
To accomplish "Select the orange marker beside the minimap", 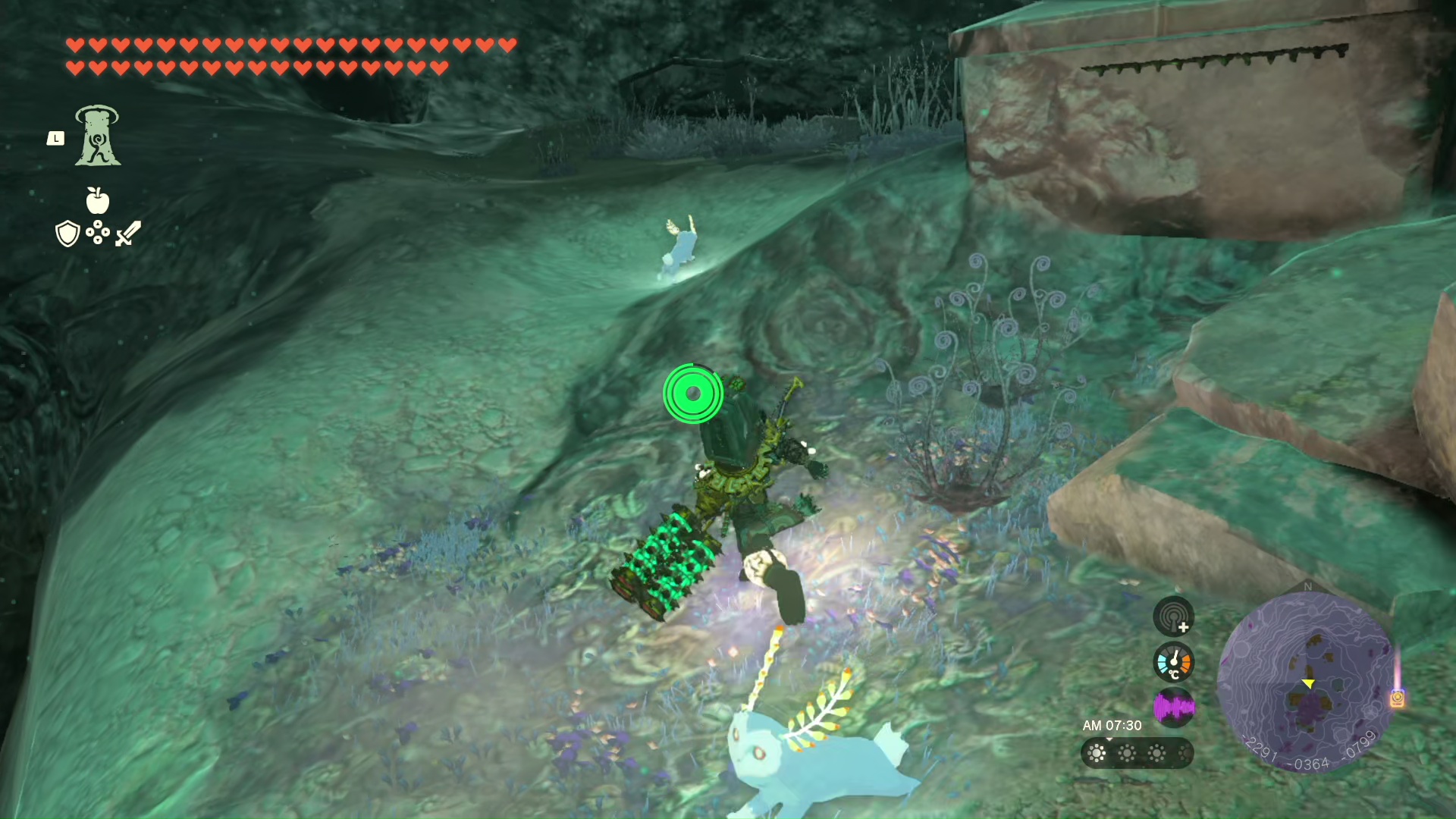I will point(1397,698).
